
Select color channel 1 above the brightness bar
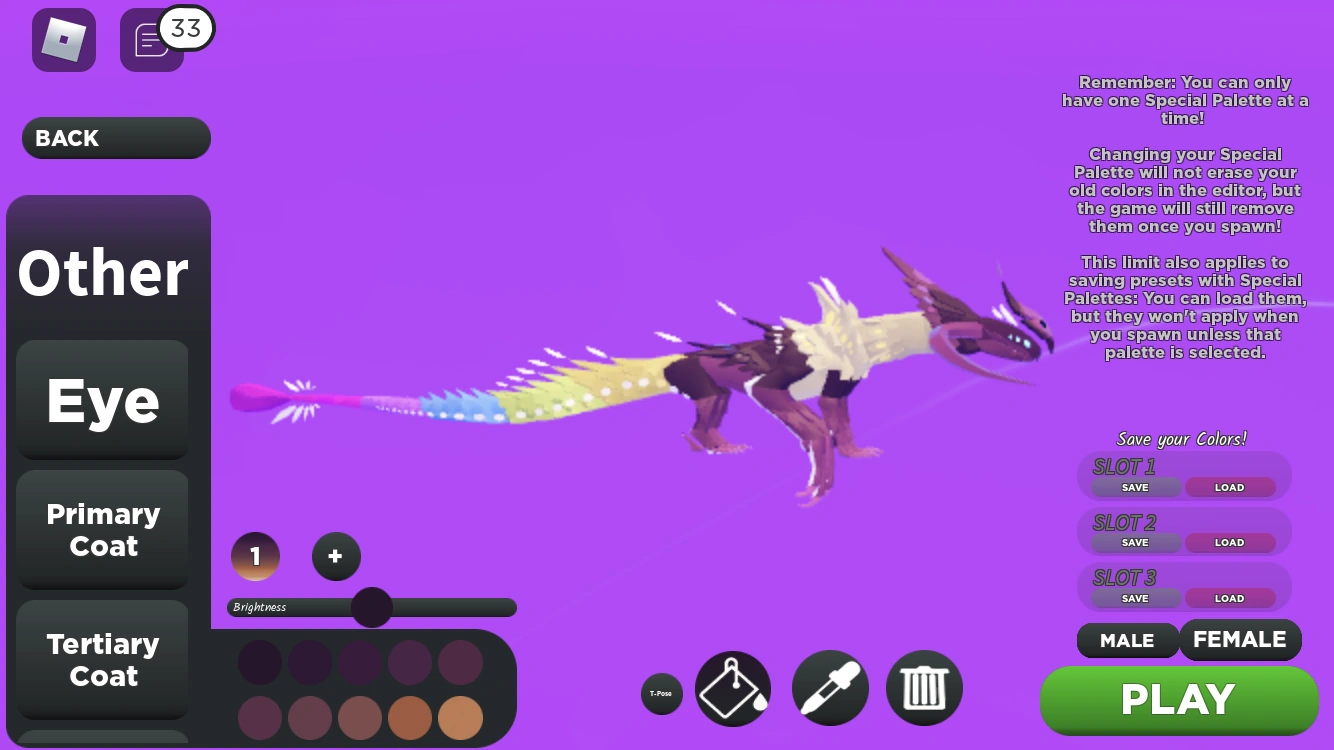(255, 556)
